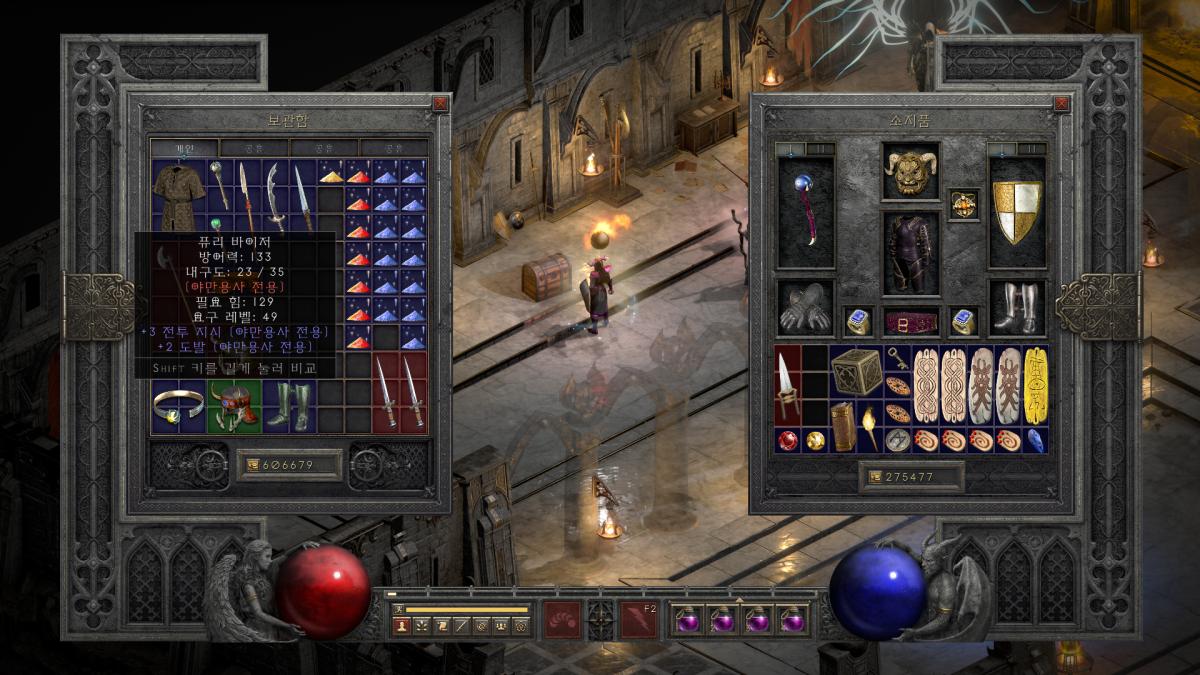Select the equipped gauntlets slot
The width and height of the screenshot is (1200, 675).
tap(805, 307)
